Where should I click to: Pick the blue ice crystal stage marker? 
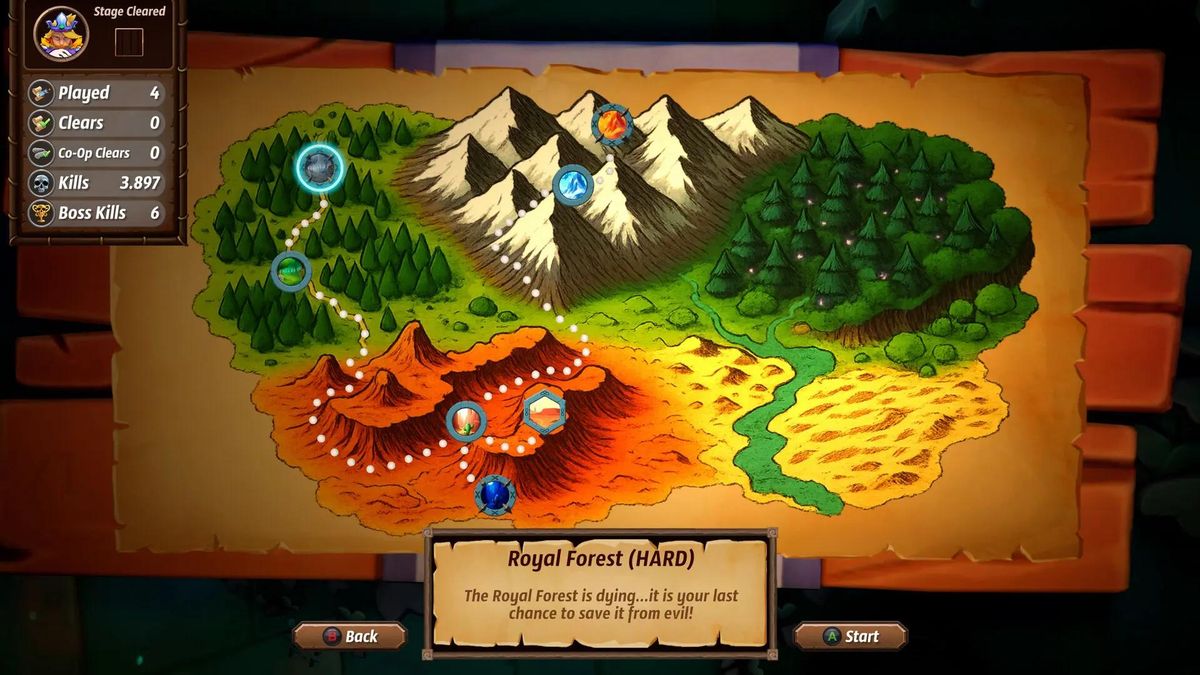tap(573, 185)
